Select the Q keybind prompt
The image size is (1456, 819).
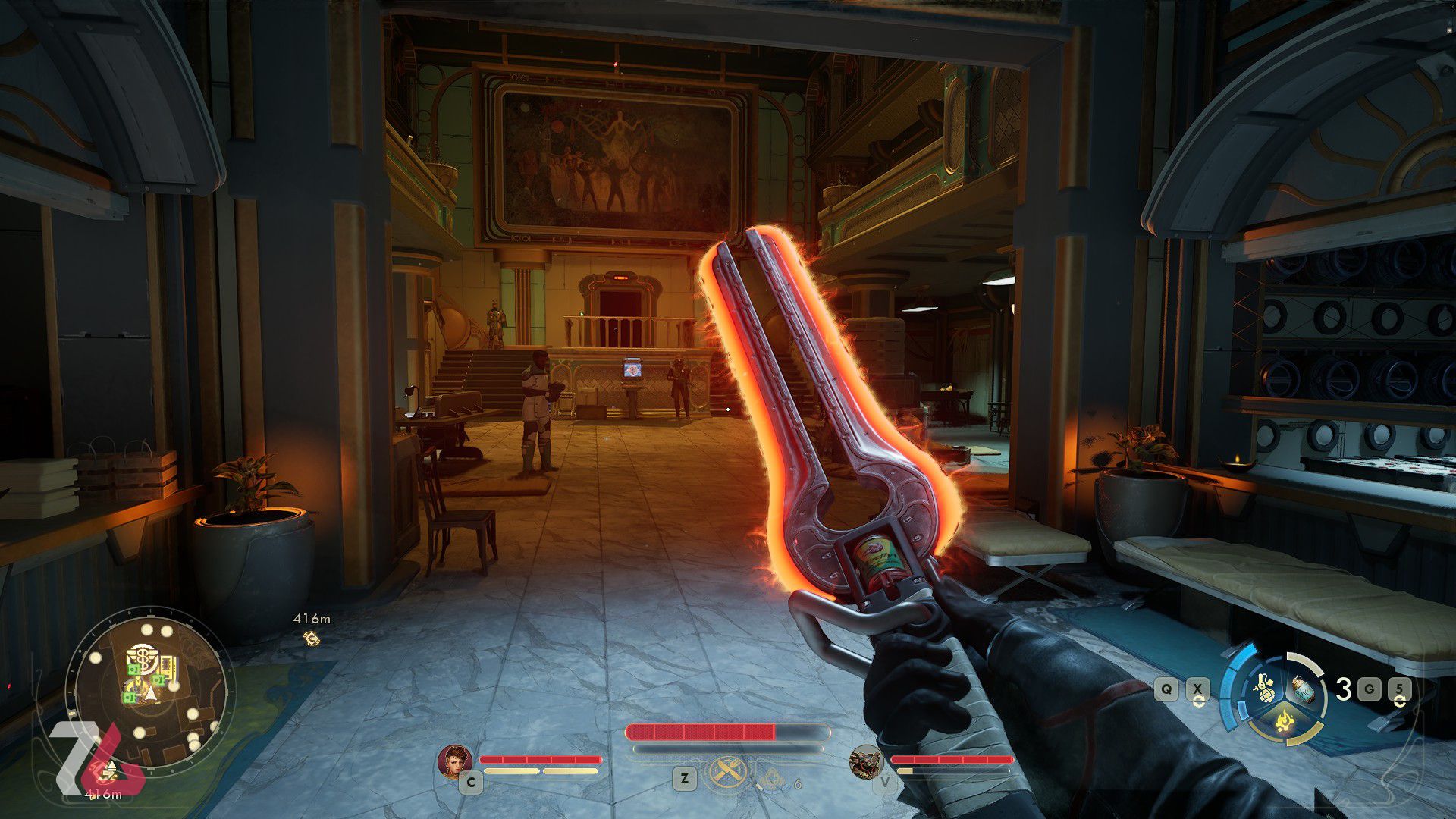1166,689
